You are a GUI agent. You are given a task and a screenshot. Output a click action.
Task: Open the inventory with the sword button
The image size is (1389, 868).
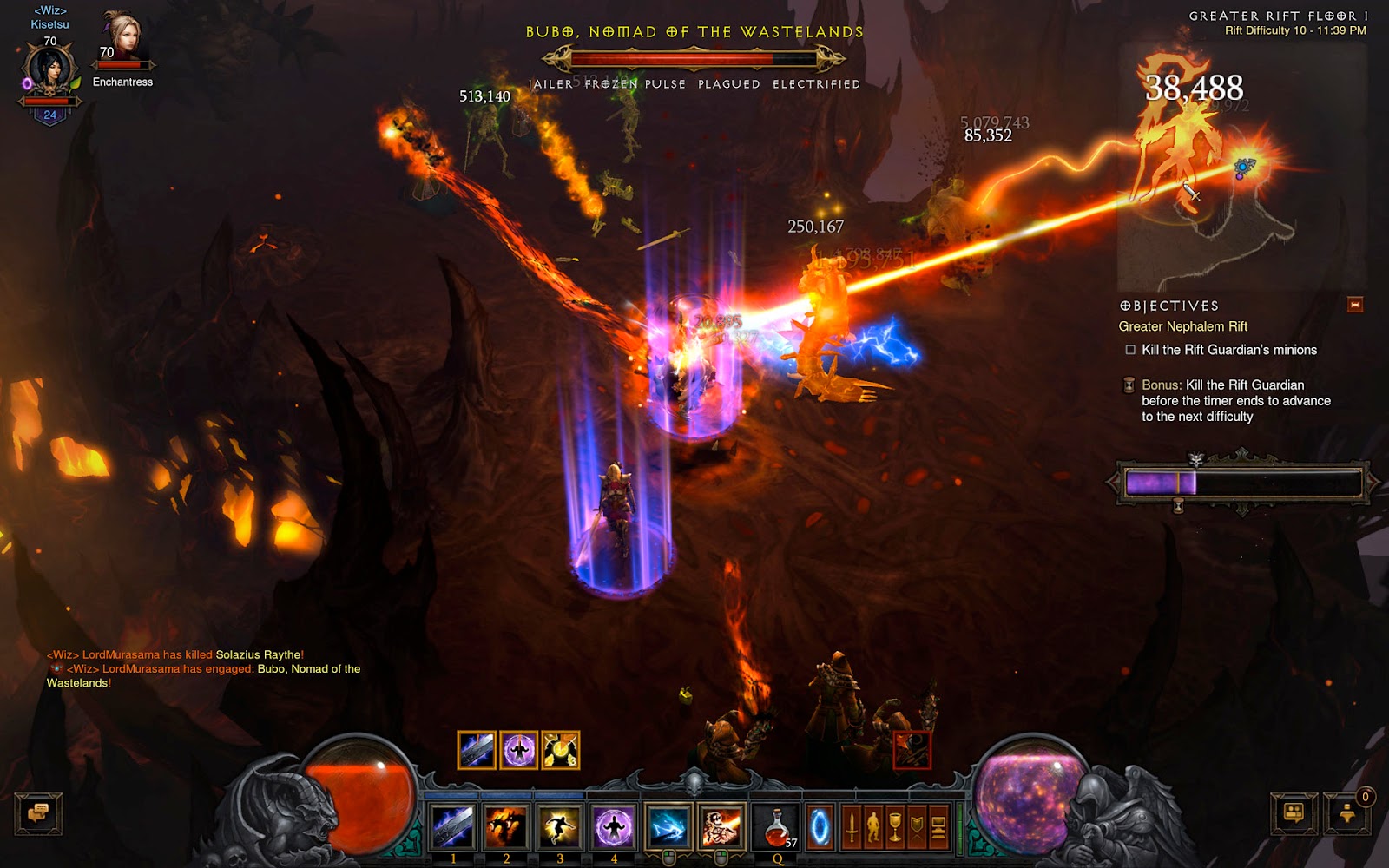click(852, 828)
